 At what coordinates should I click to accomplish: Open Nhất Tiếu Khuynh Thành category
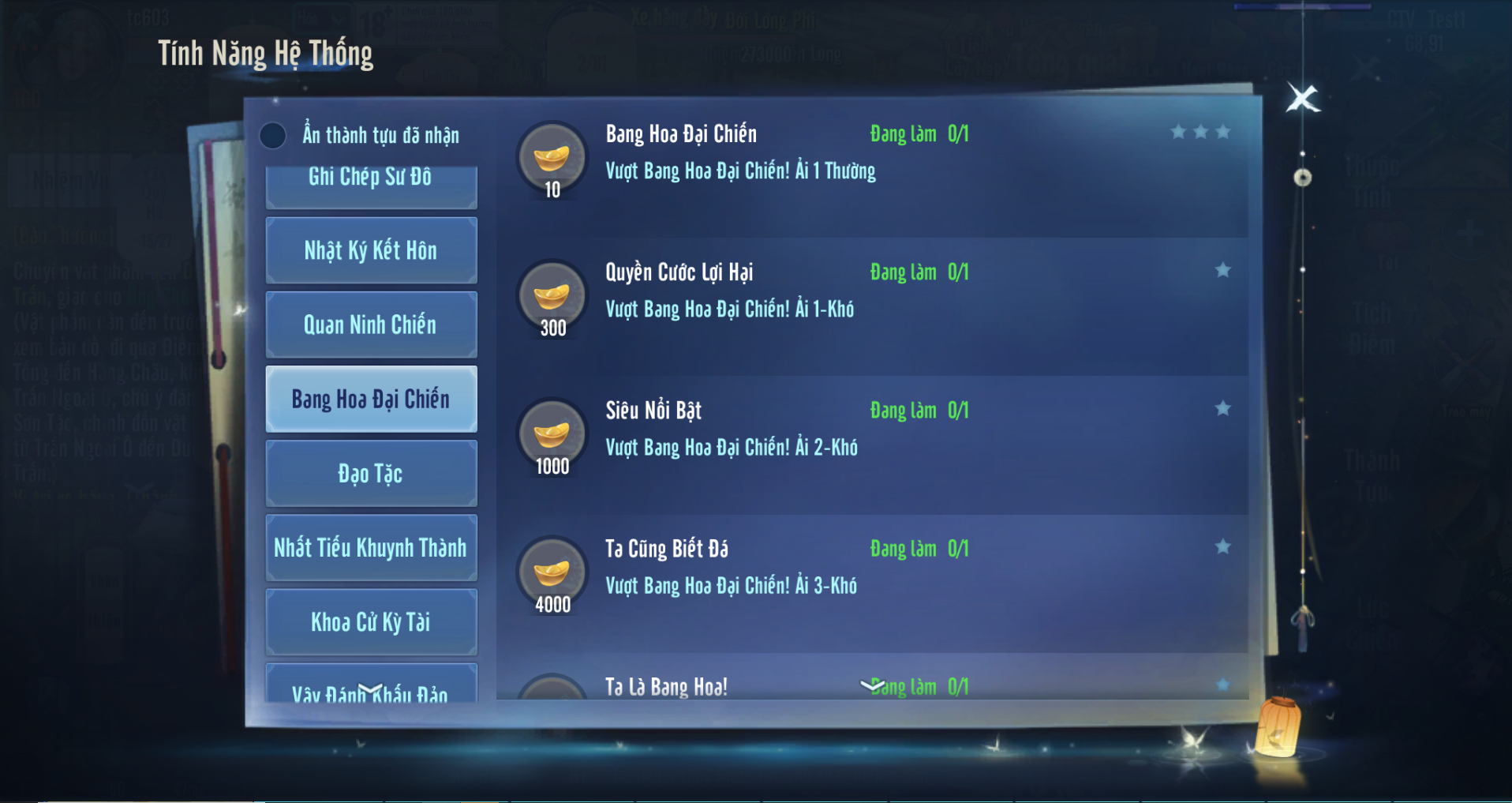(371, 548)
